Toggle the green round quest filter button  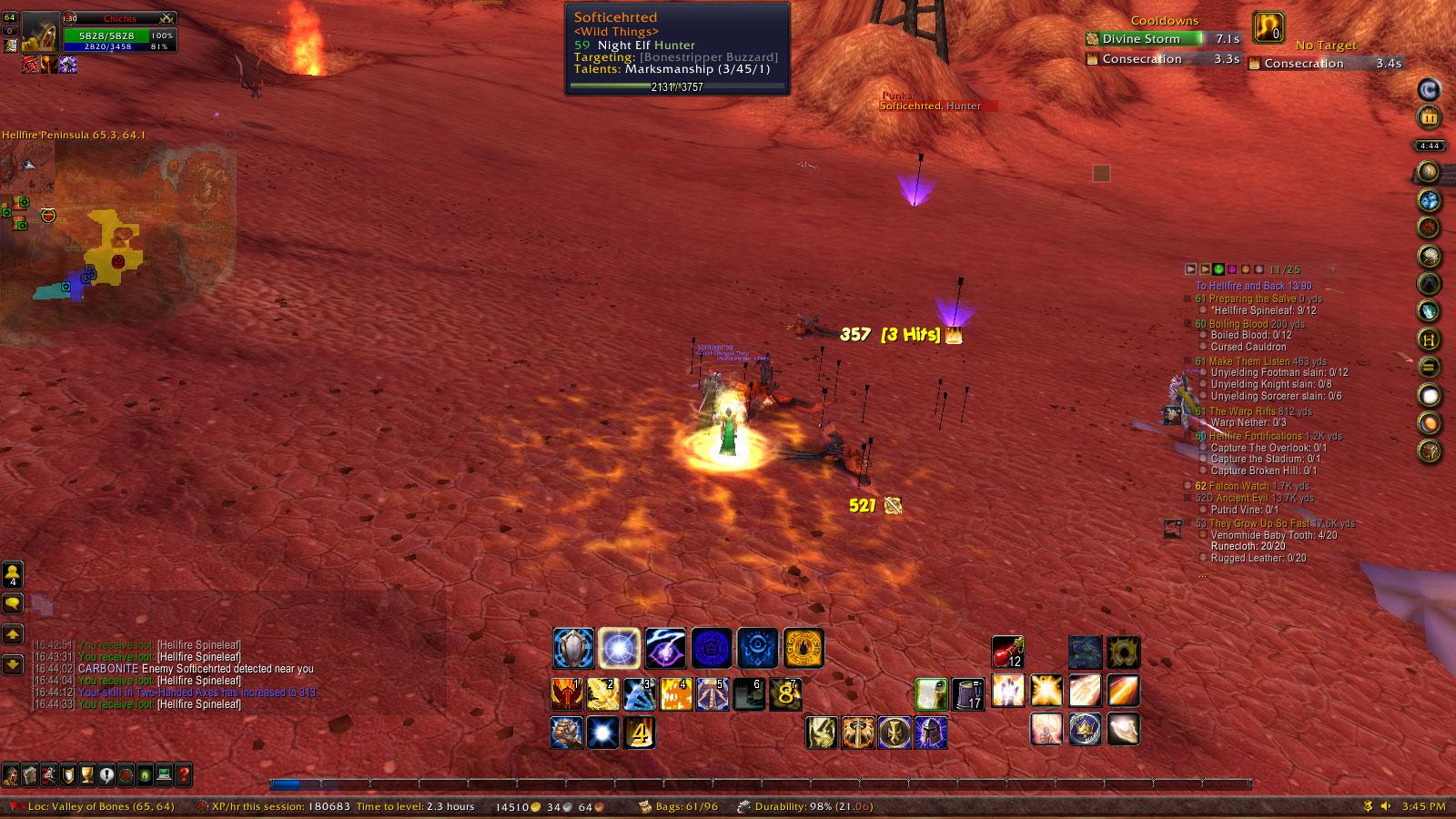[1218, 269]
